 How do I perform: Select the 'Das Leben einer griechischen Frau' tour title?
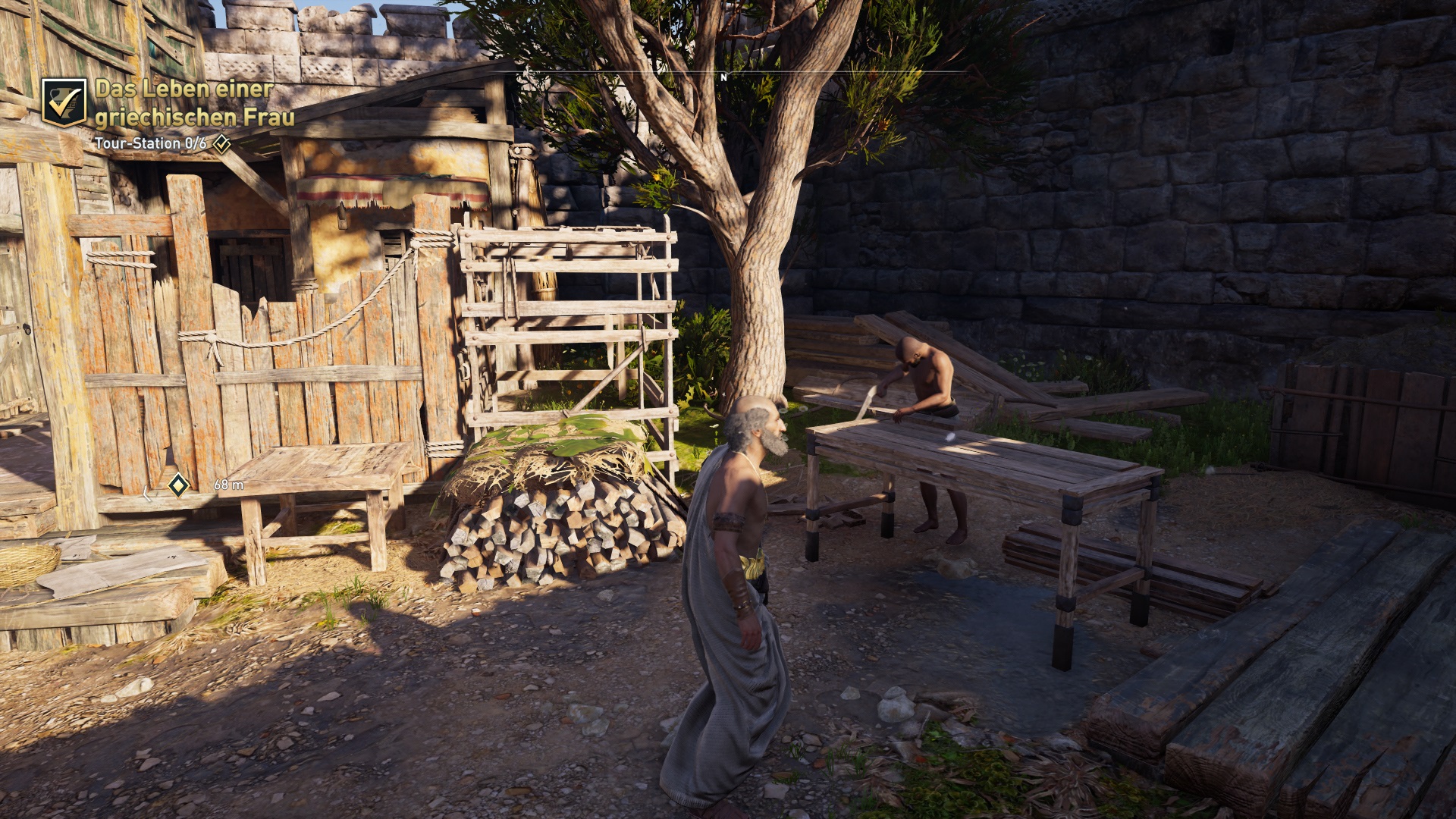coord(194,102)
